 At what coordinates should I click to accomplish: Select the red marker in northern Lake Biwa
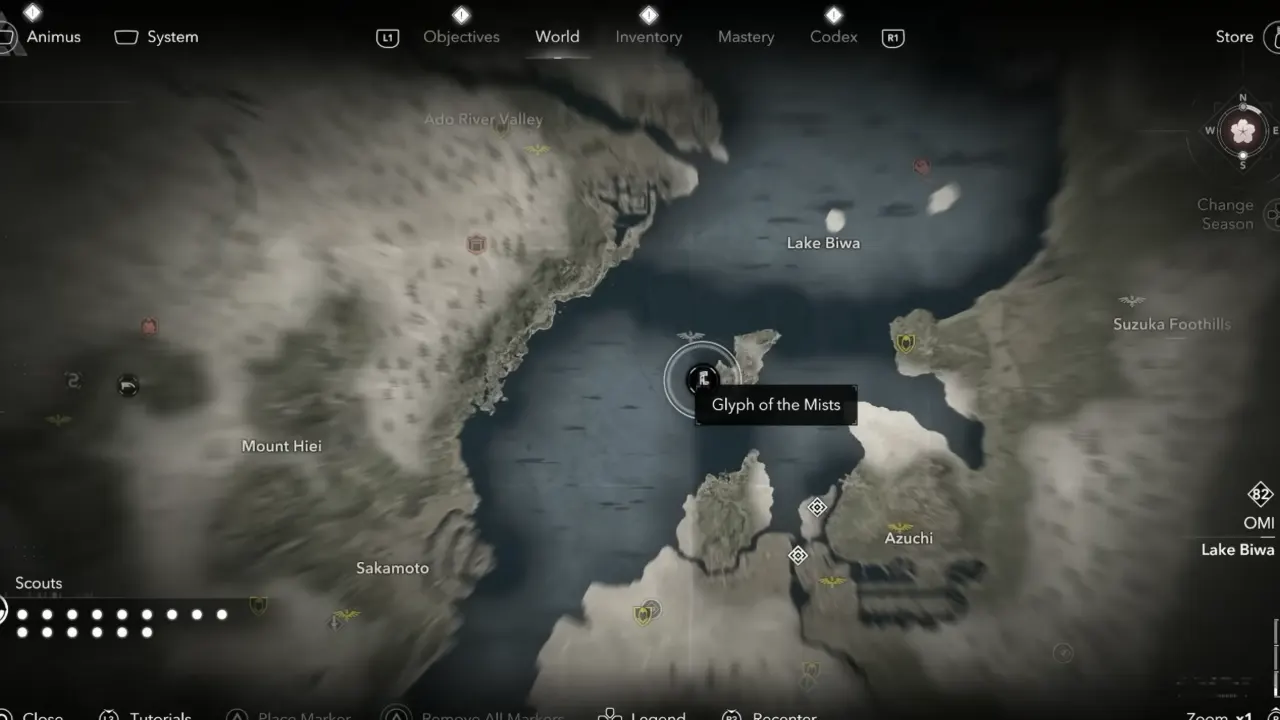(921, 166)
